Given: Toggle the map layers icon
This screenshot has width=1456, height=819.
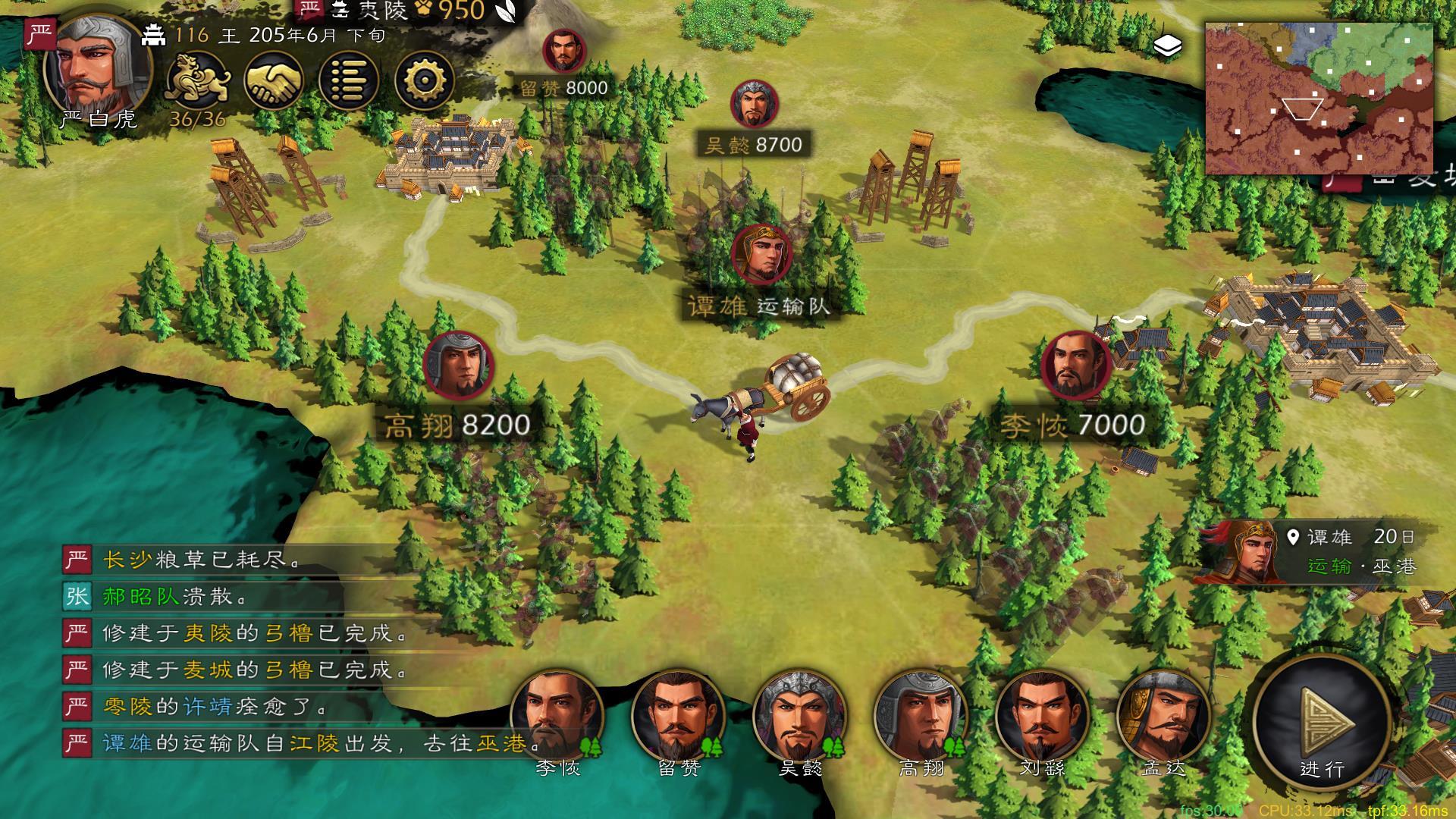Looking at the screenshot, I should [1168, 47].
